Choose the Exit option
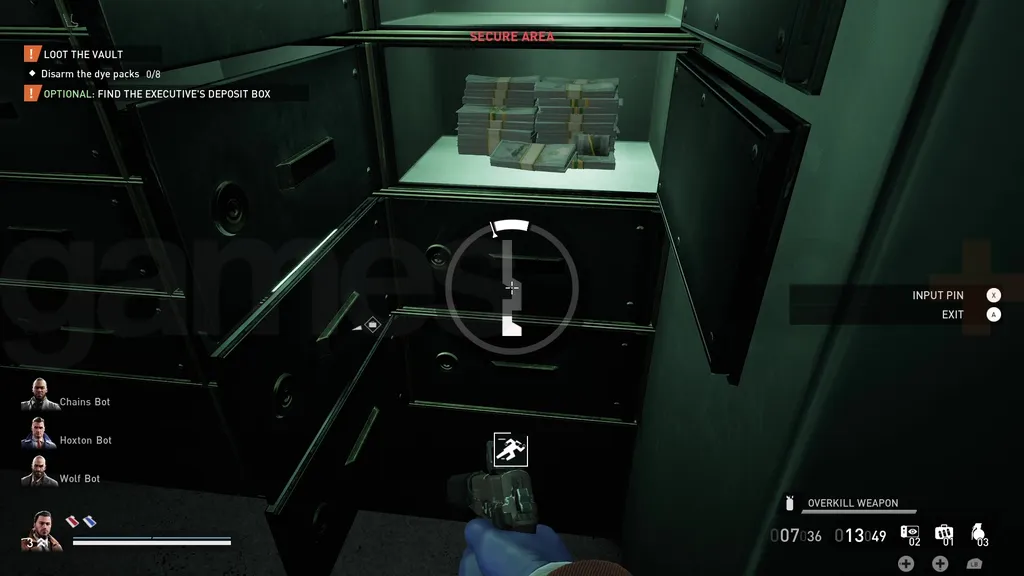This screenshot has height=576, width=1024. pyautogui.click(x=952, y=315)
